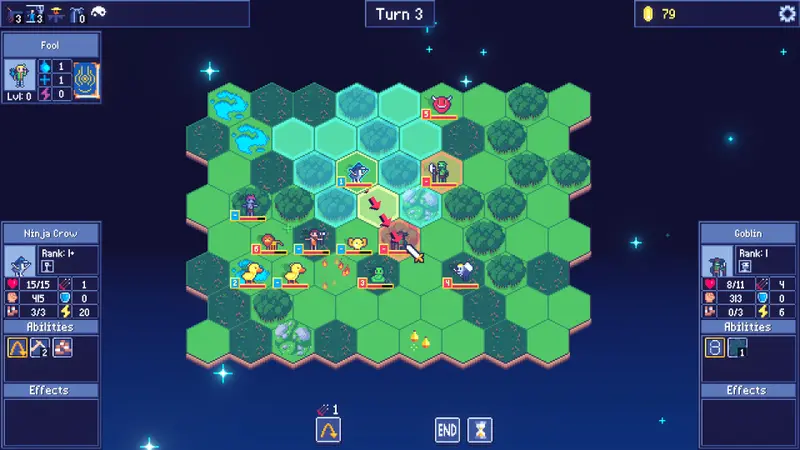Select the Ninja Crow unit on the board

click(357, 172)
